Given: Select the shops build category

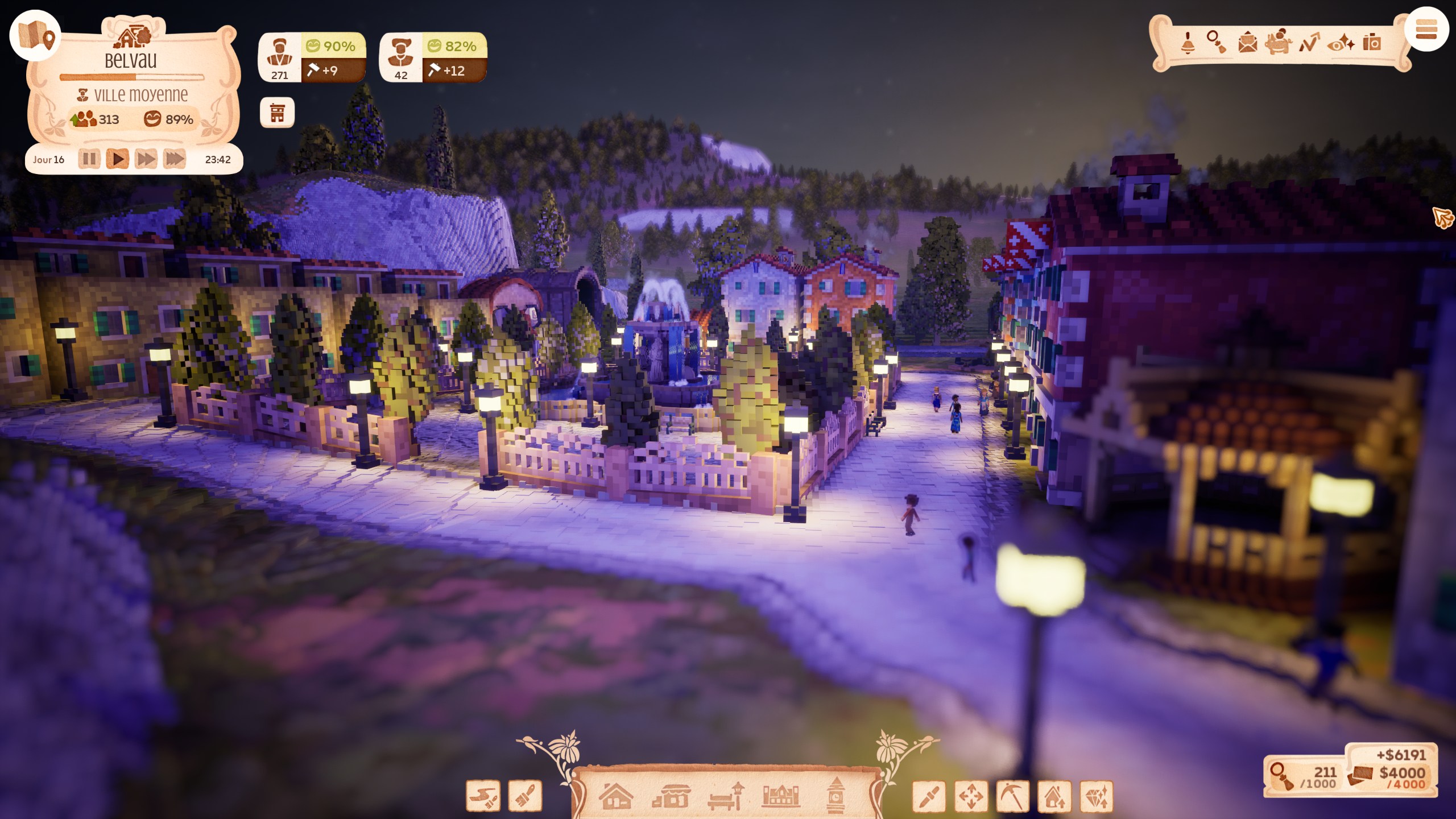Looking at the screenshot, I should click(x=671, y=796).
